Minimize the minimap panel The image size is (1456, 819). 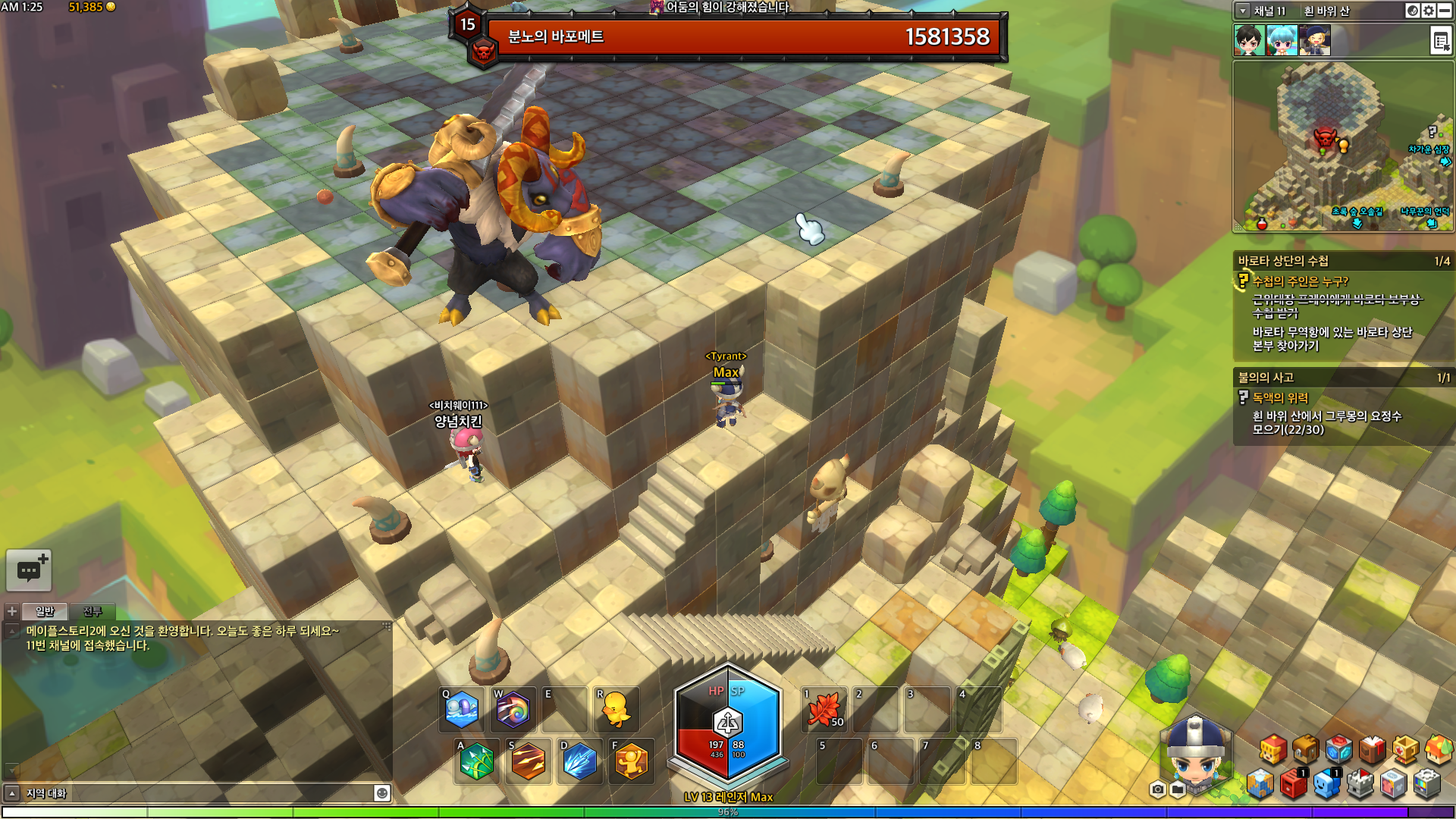[1445, 11]
